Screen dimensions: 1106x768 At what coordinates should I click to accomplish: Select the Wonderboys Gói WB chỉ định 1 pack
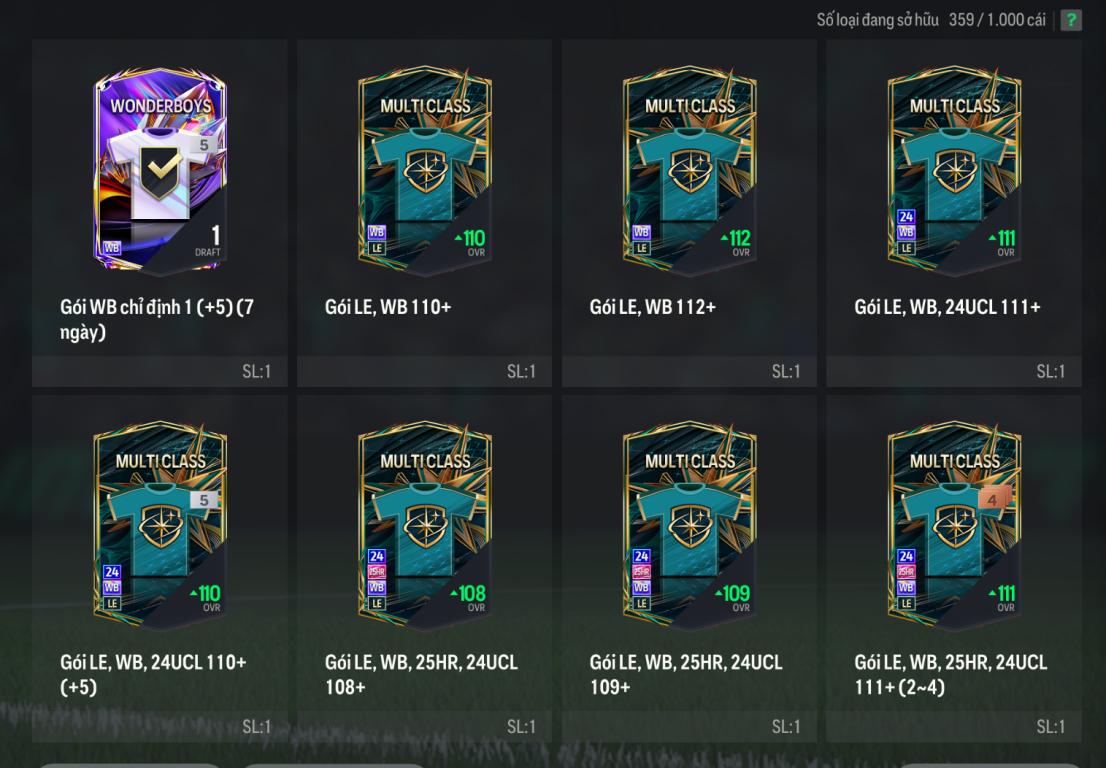pos(160,172)
